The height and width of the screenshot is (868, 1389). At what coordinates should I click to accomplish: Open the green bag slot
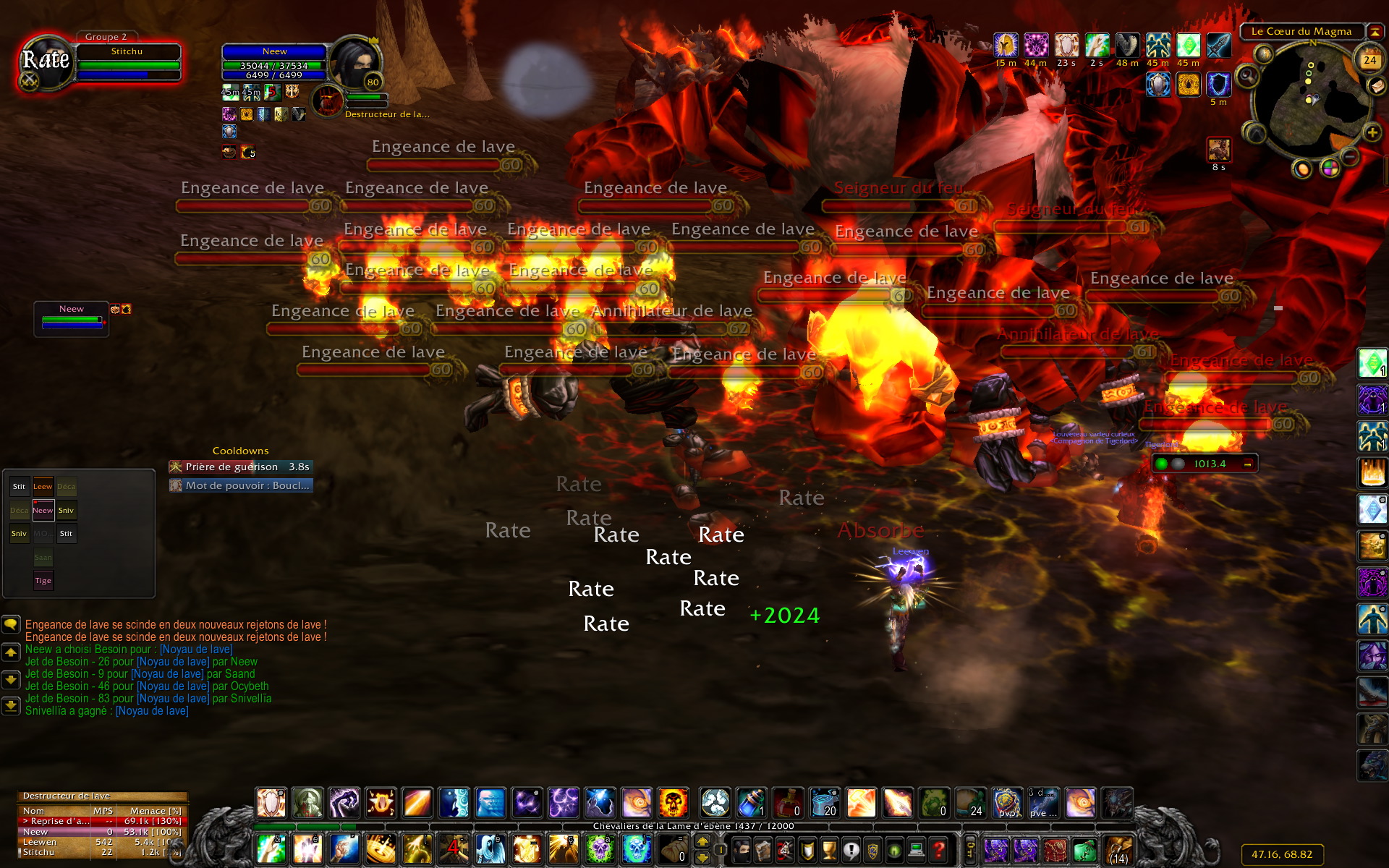click(x=1084, y=849)
